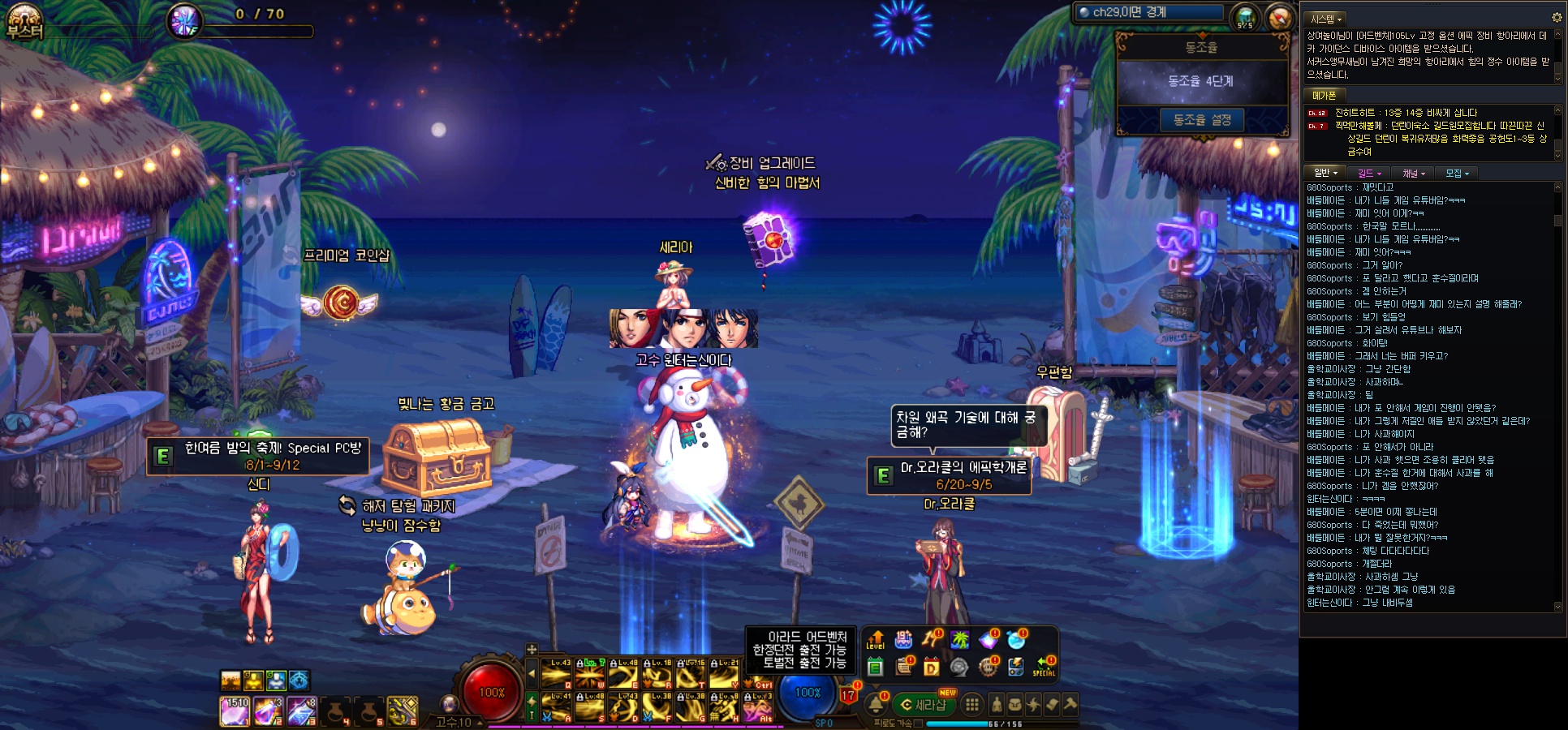Use the consumable in quick slot 1
Screen dimensions: 1568x730
tap(234, 711)
